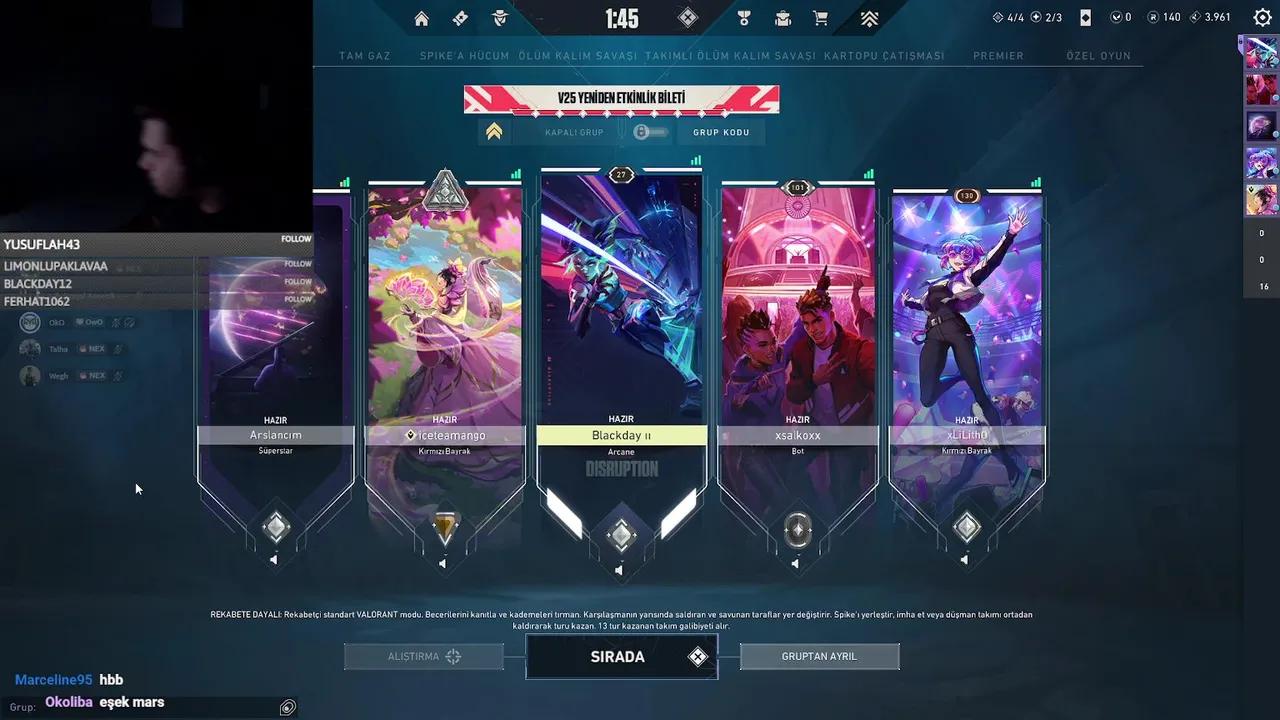Collapse the group panel with gold chevron
The width and height of the screenshot is (1280, 720).
494,131
